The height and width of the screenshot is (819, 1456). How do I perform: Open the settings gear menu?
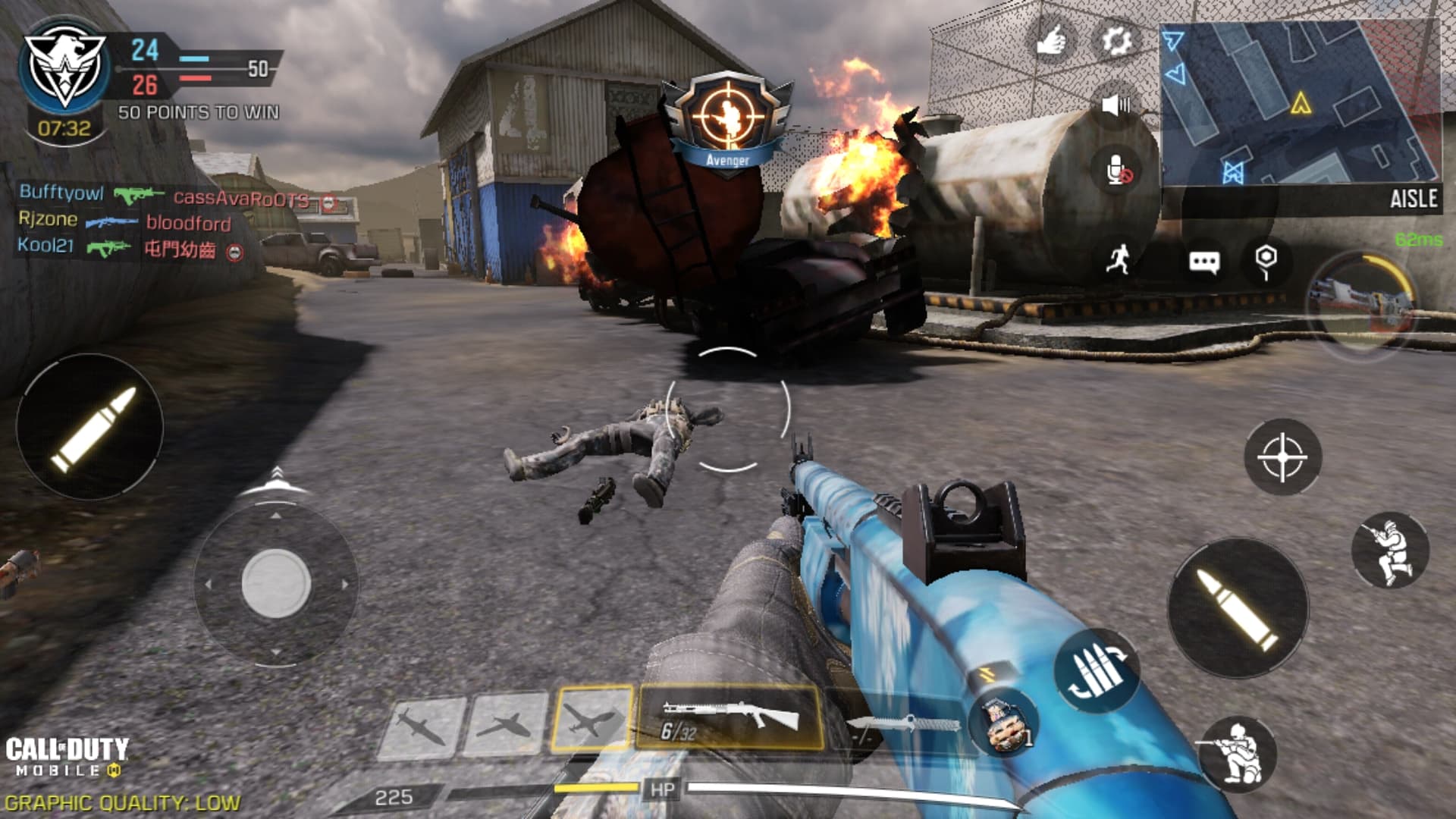click(1116, 41)
